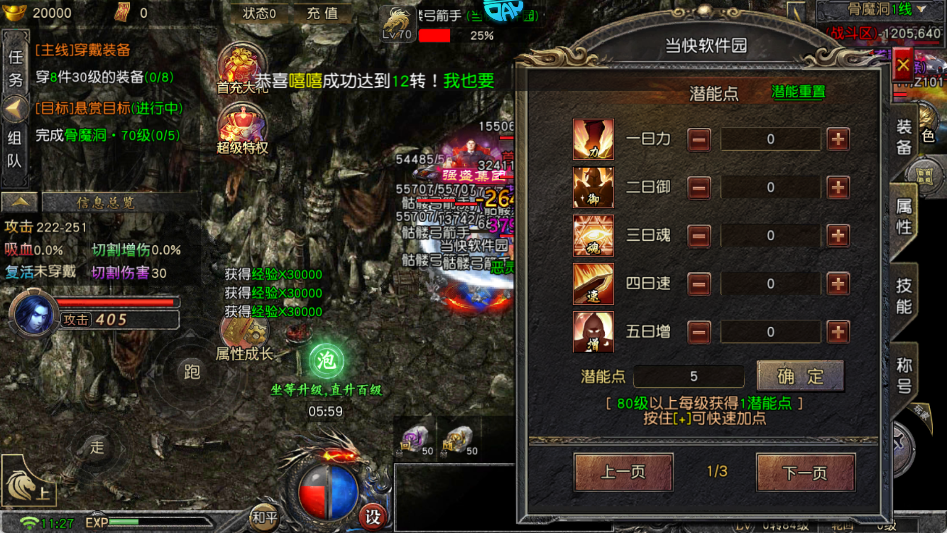Toggle the 跑 run button
This screenshot has width=947, height=533.
192,372
